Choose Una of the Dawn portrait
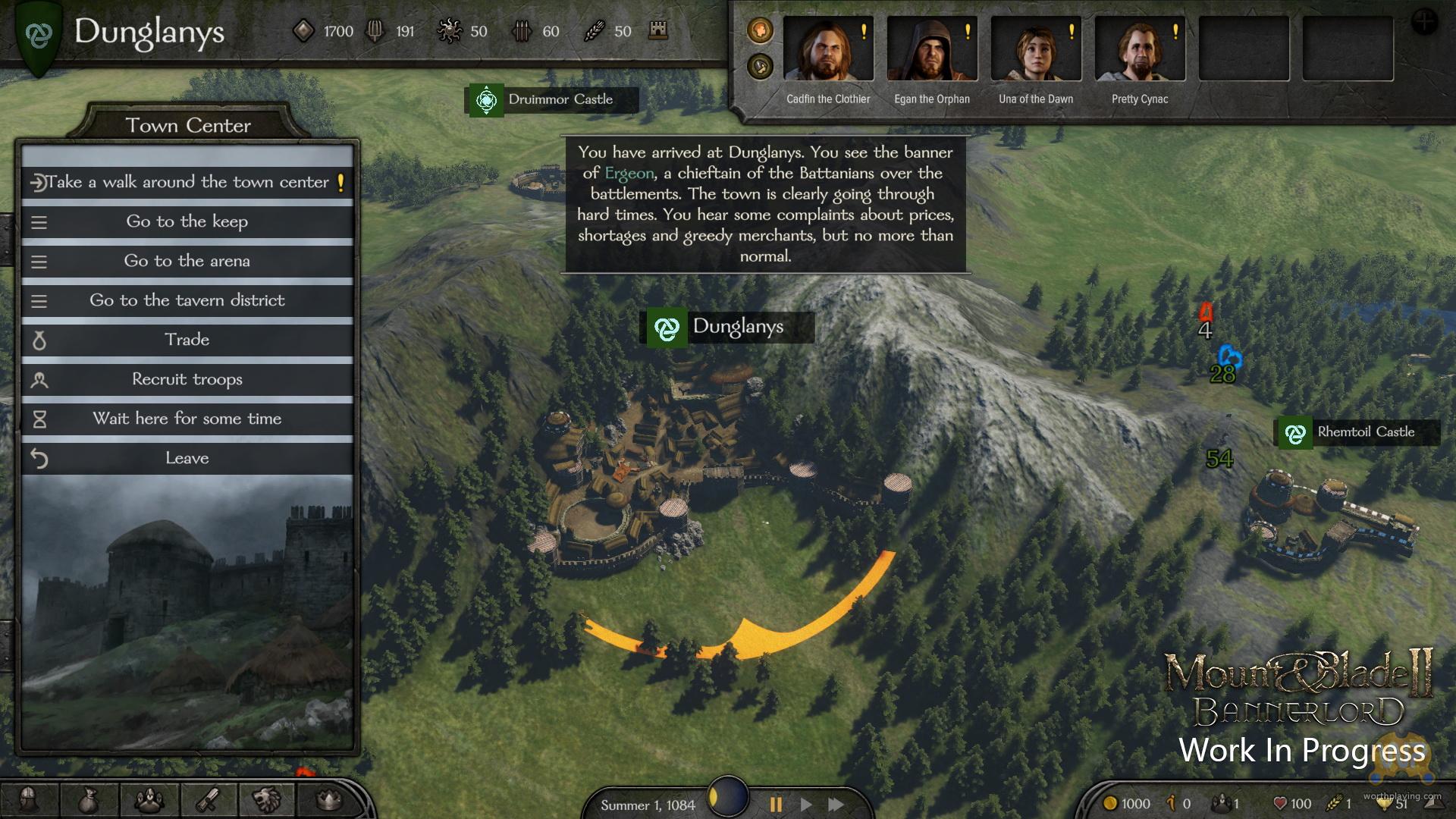The height and width of the screenshot is (819, 1456). 1035,49
